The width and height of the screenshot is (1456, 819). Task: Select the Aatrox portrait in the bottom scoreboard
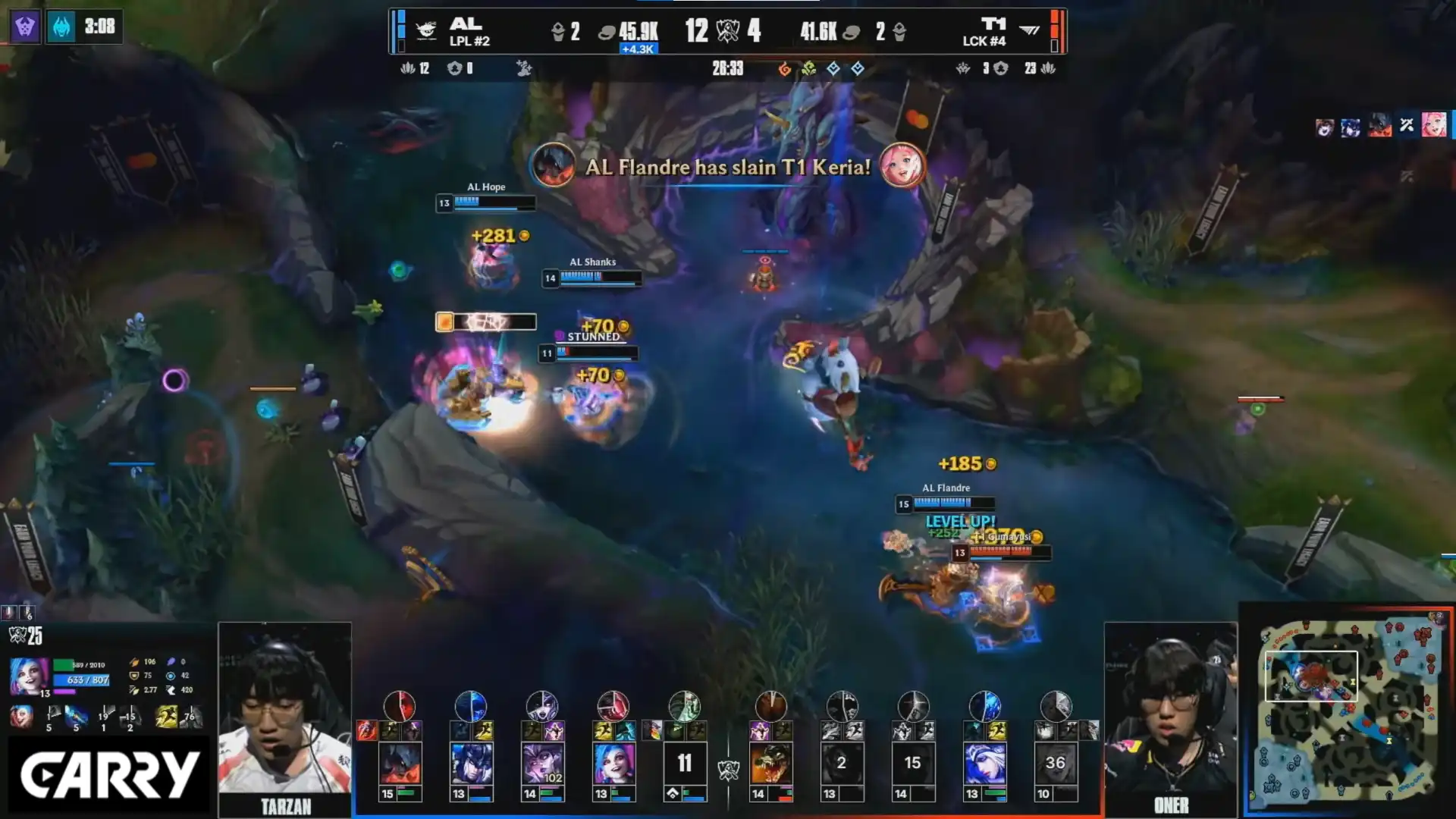[x=400, y=763]
